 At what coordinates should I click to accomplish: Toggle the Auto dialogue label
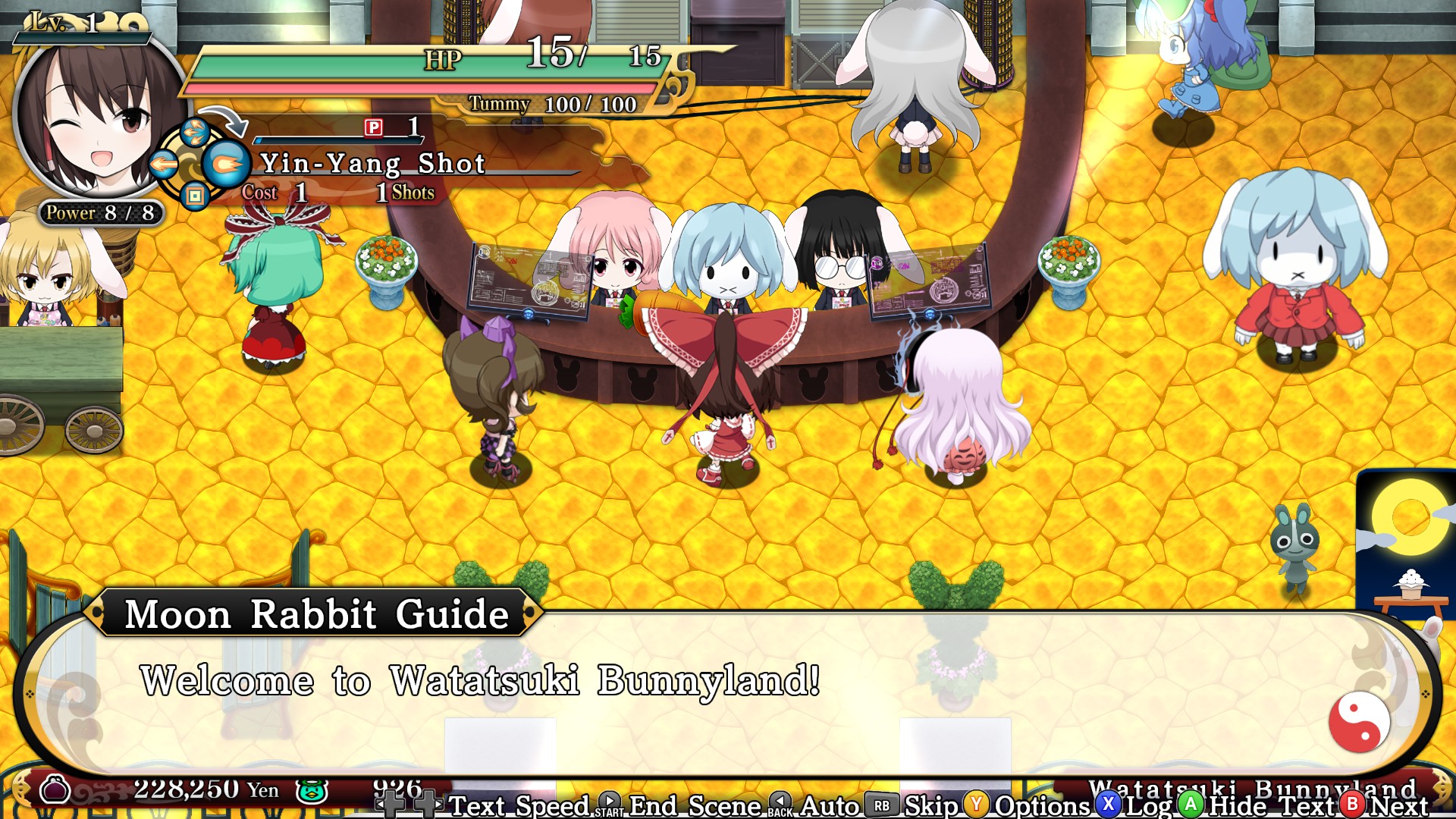point(830,805)
